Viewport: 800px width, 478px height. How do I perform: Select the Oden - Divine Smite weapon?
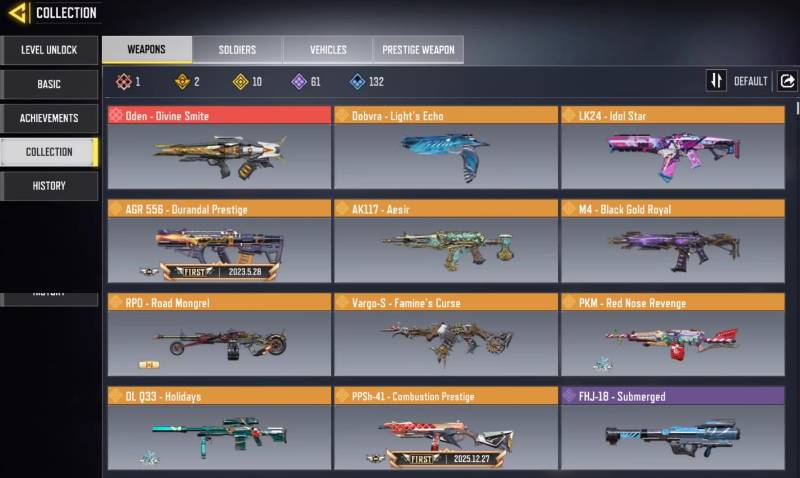pos(219,148)
